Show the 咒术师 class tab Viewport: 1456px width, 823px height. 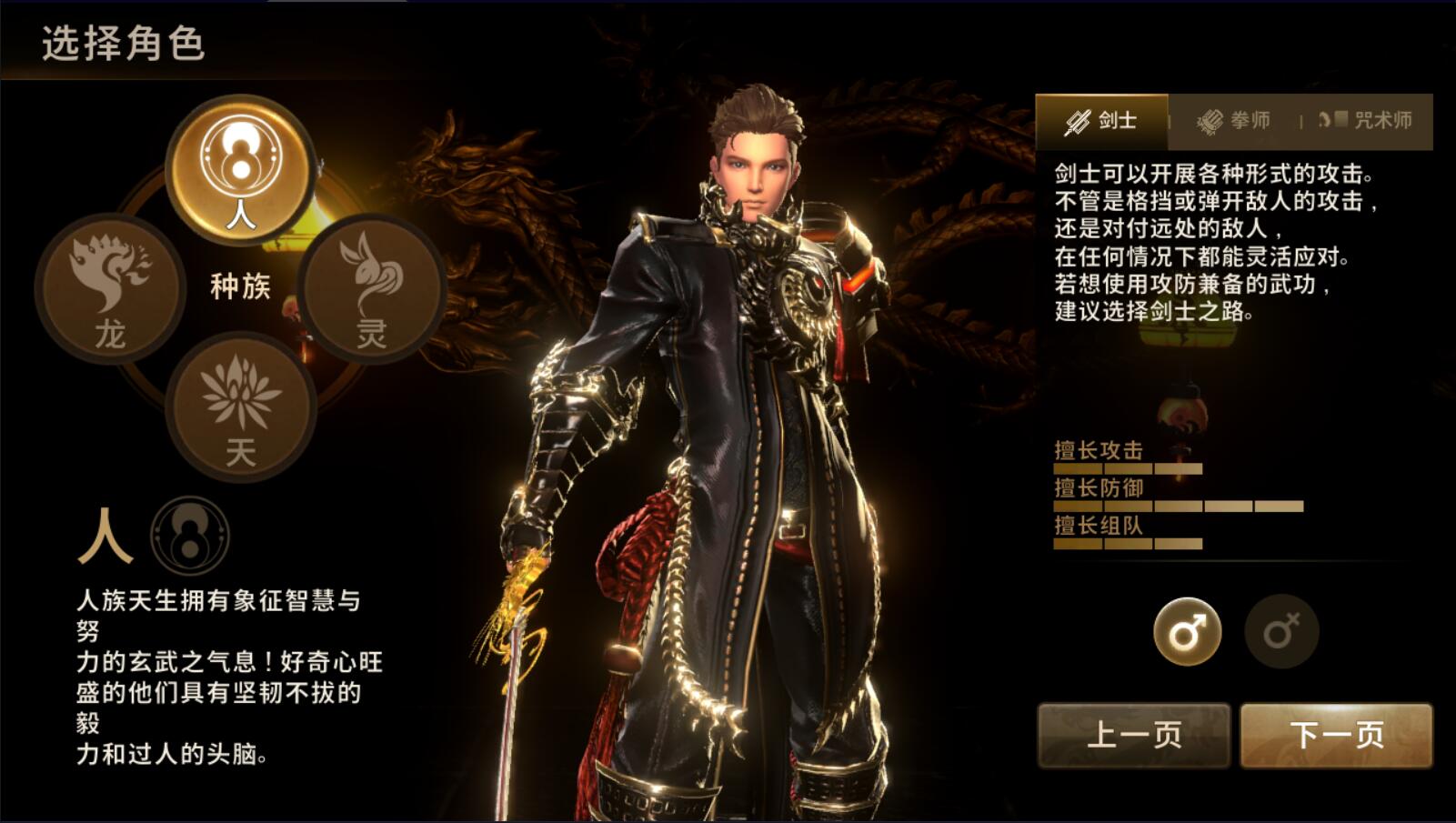tap(1365, 121)
